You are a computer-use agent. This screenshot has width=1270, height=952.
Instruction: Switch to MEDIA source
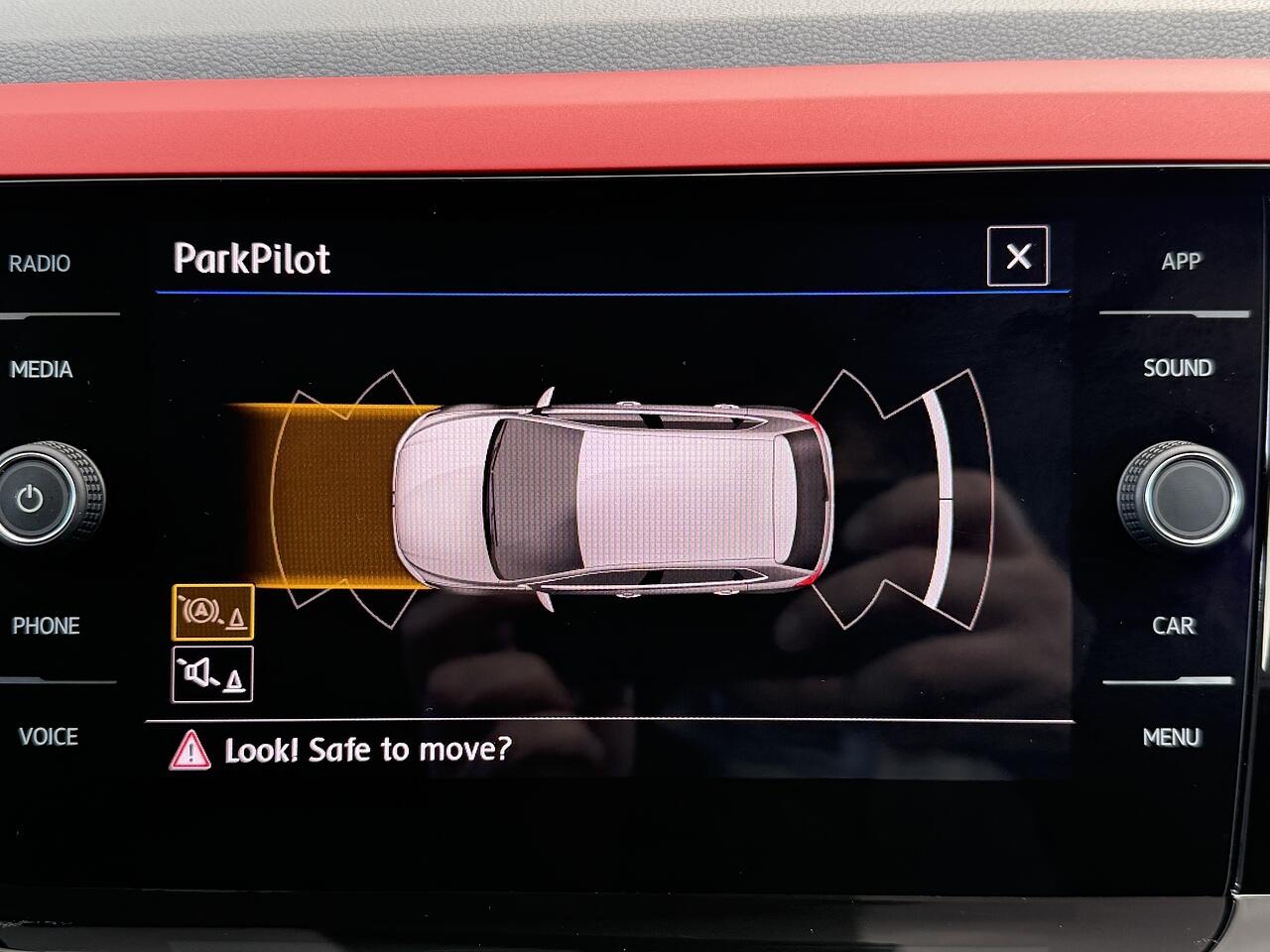click(42, 370)
